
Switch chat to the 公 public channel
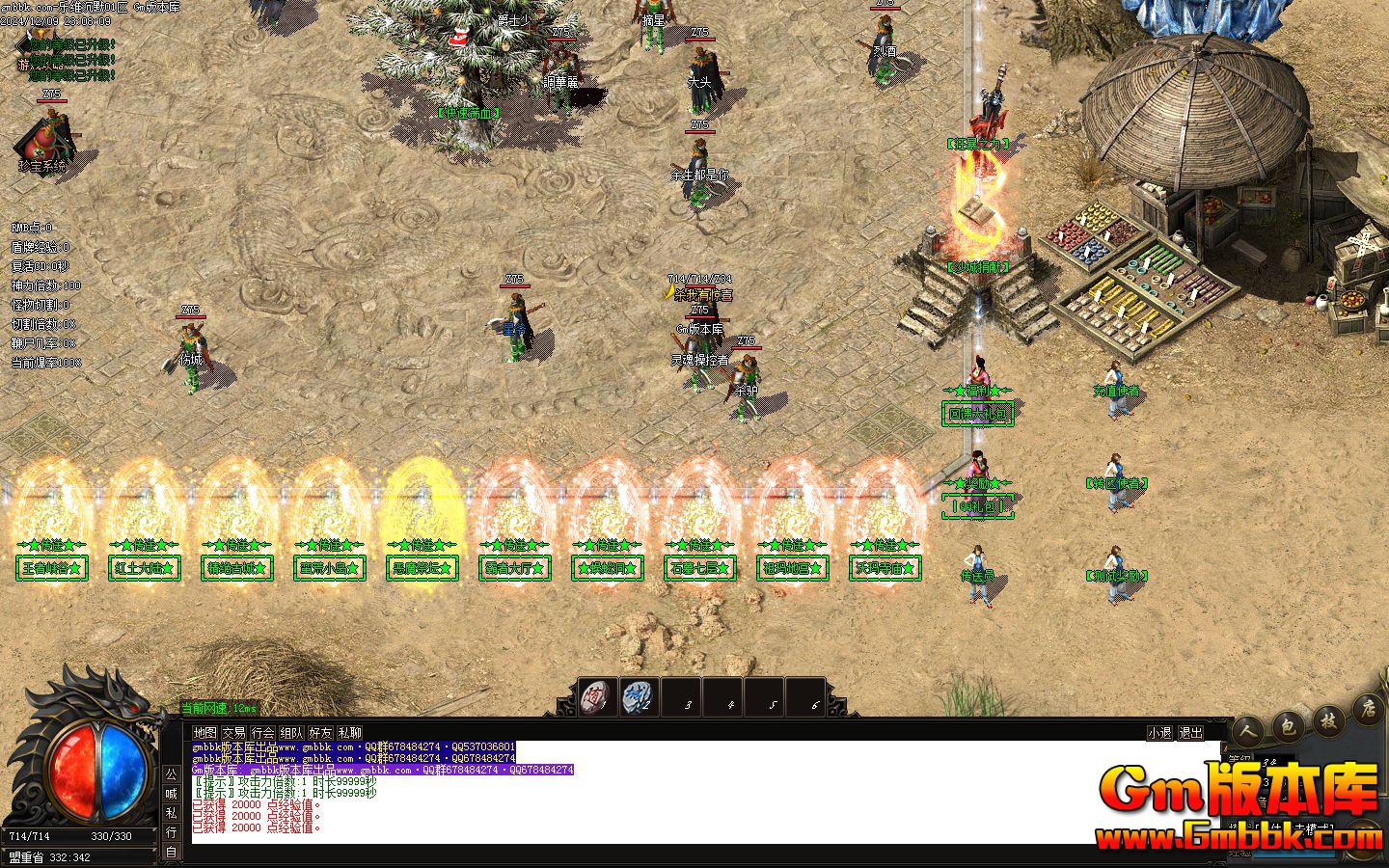pos(171,774)
